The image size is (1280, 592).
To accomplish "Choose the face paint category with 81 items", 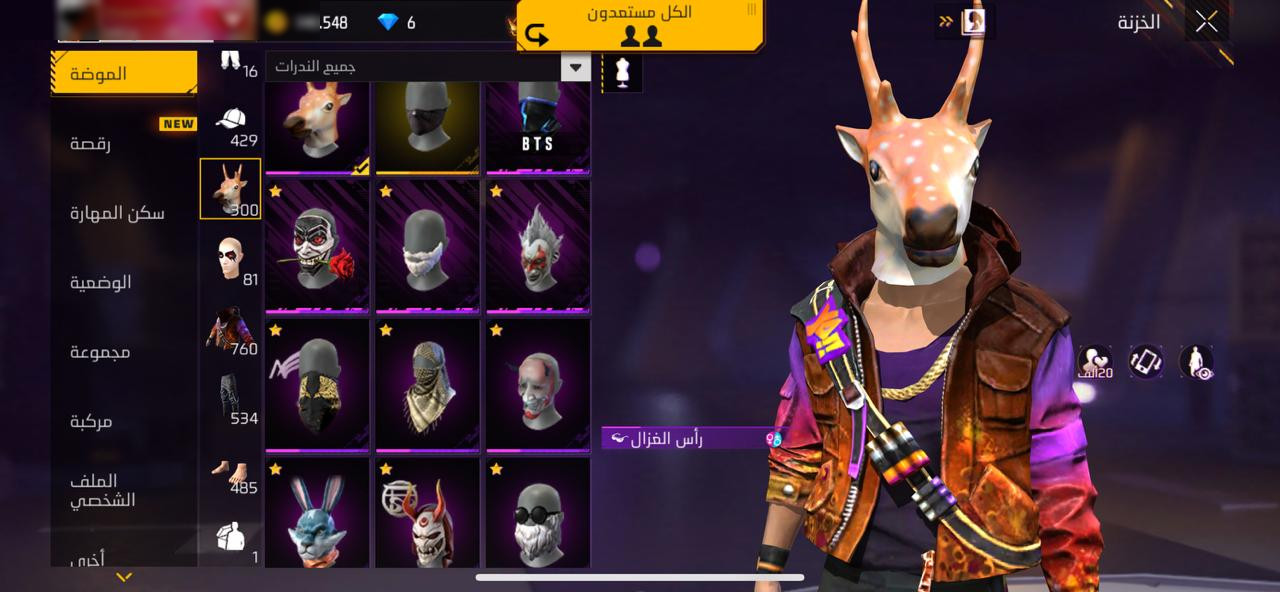I will tap(231, 262).
